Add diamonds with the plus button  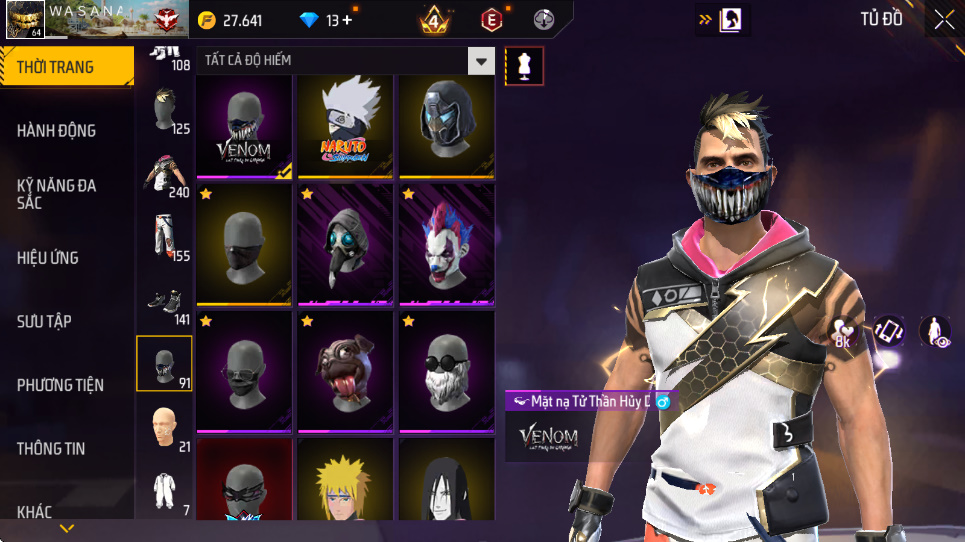[347, 20]
